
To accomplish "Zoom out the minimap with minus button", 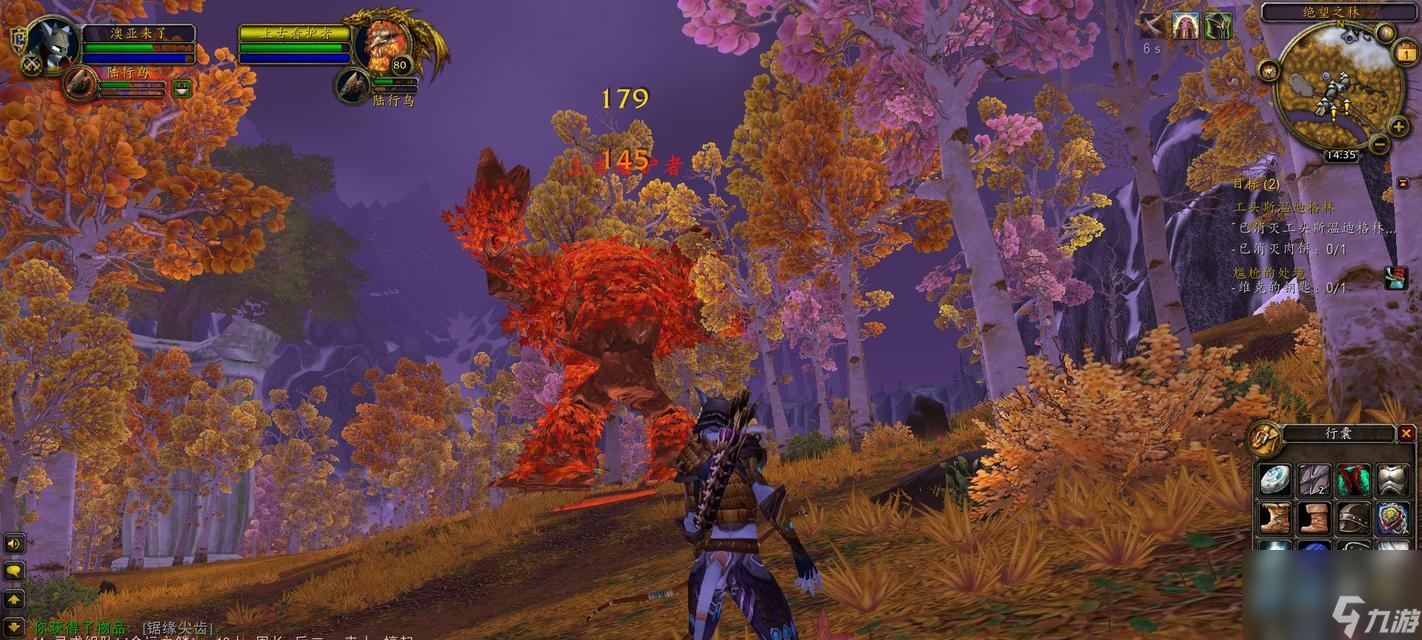I will coord(1378,144).
